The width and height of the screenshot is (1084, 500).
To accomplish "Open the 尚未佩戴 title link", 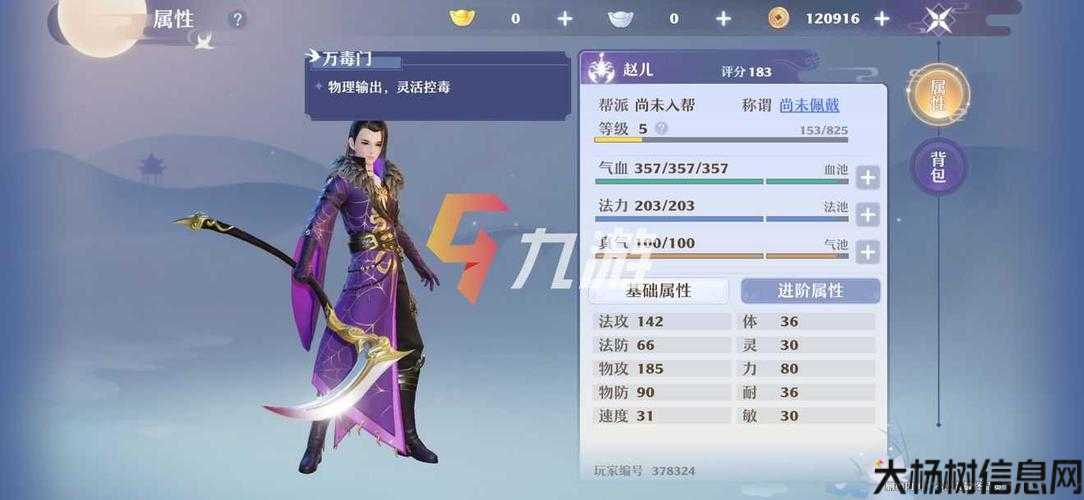I will 810,105.
